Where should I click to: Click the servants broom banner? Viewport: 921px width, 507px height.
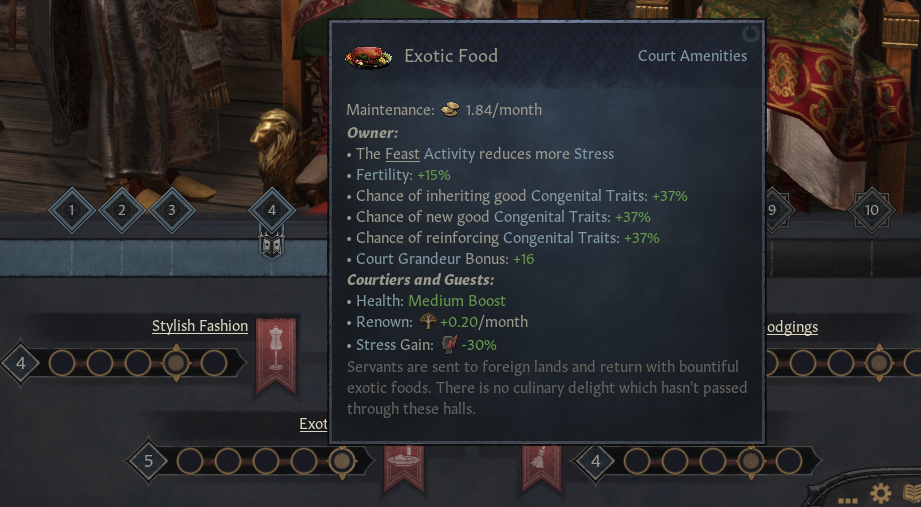(541, 469)
